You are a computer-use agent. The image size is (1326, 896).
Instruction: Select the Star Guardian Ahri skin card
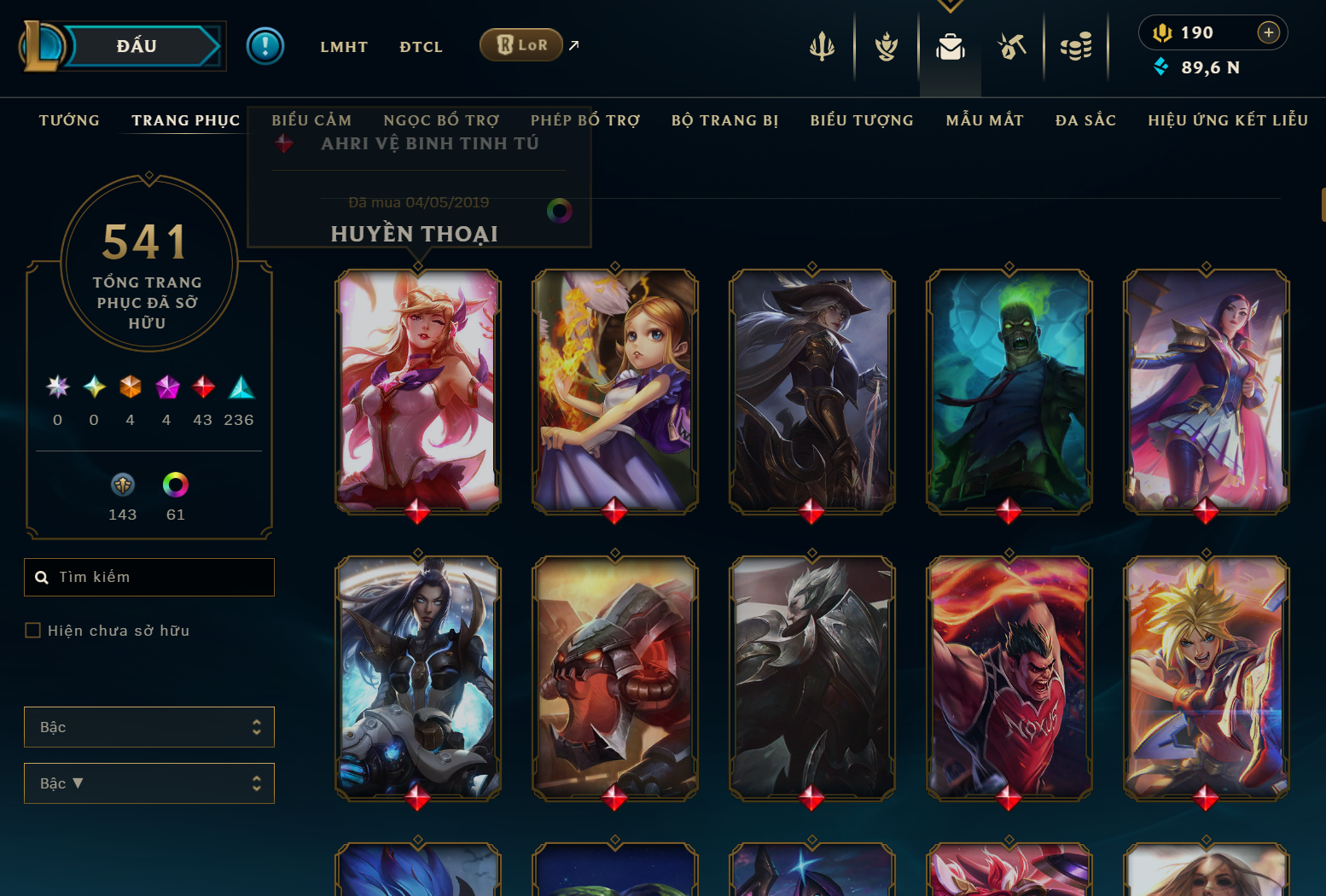(417, 391)
